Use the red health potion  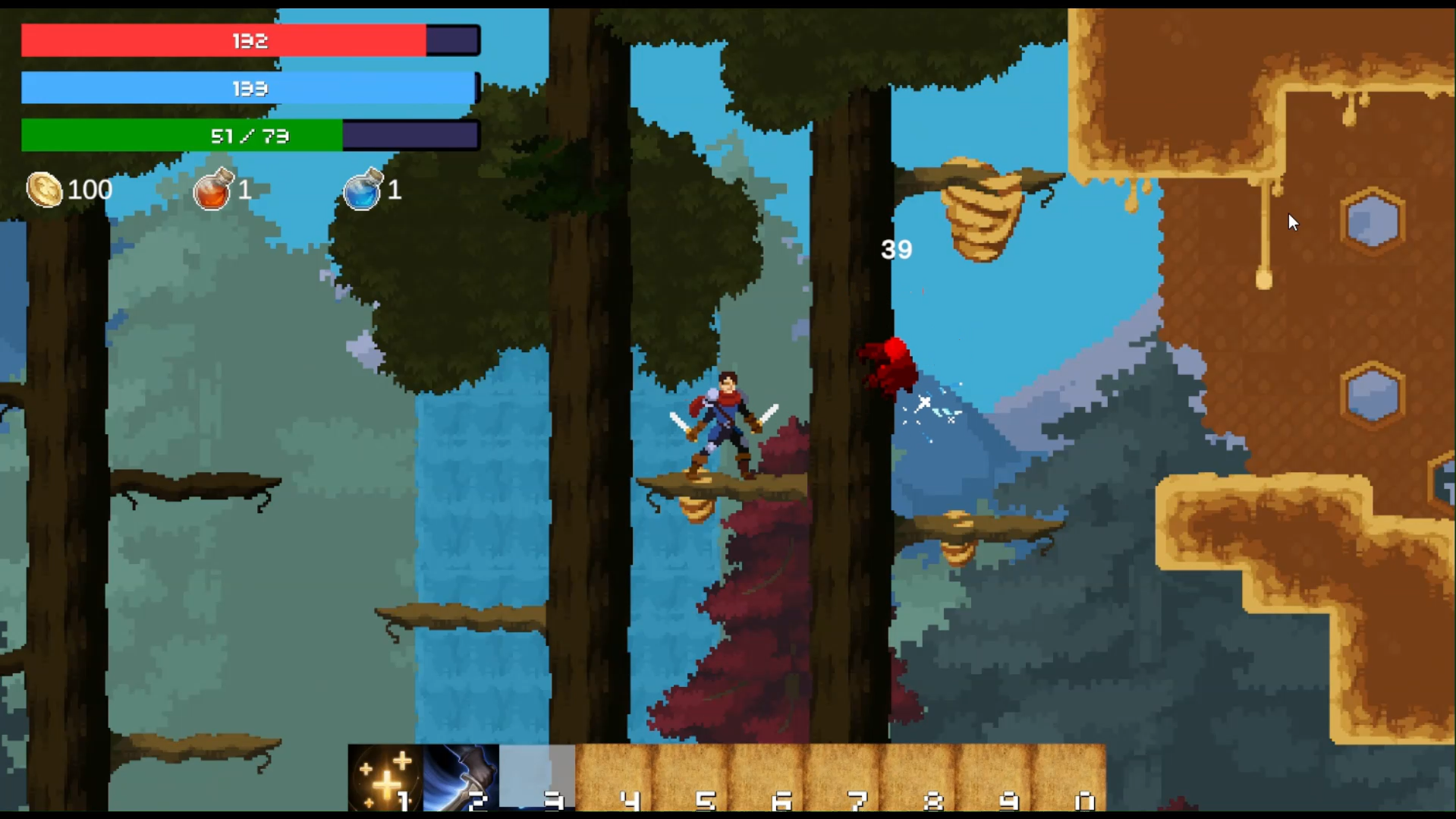(214, 190)
